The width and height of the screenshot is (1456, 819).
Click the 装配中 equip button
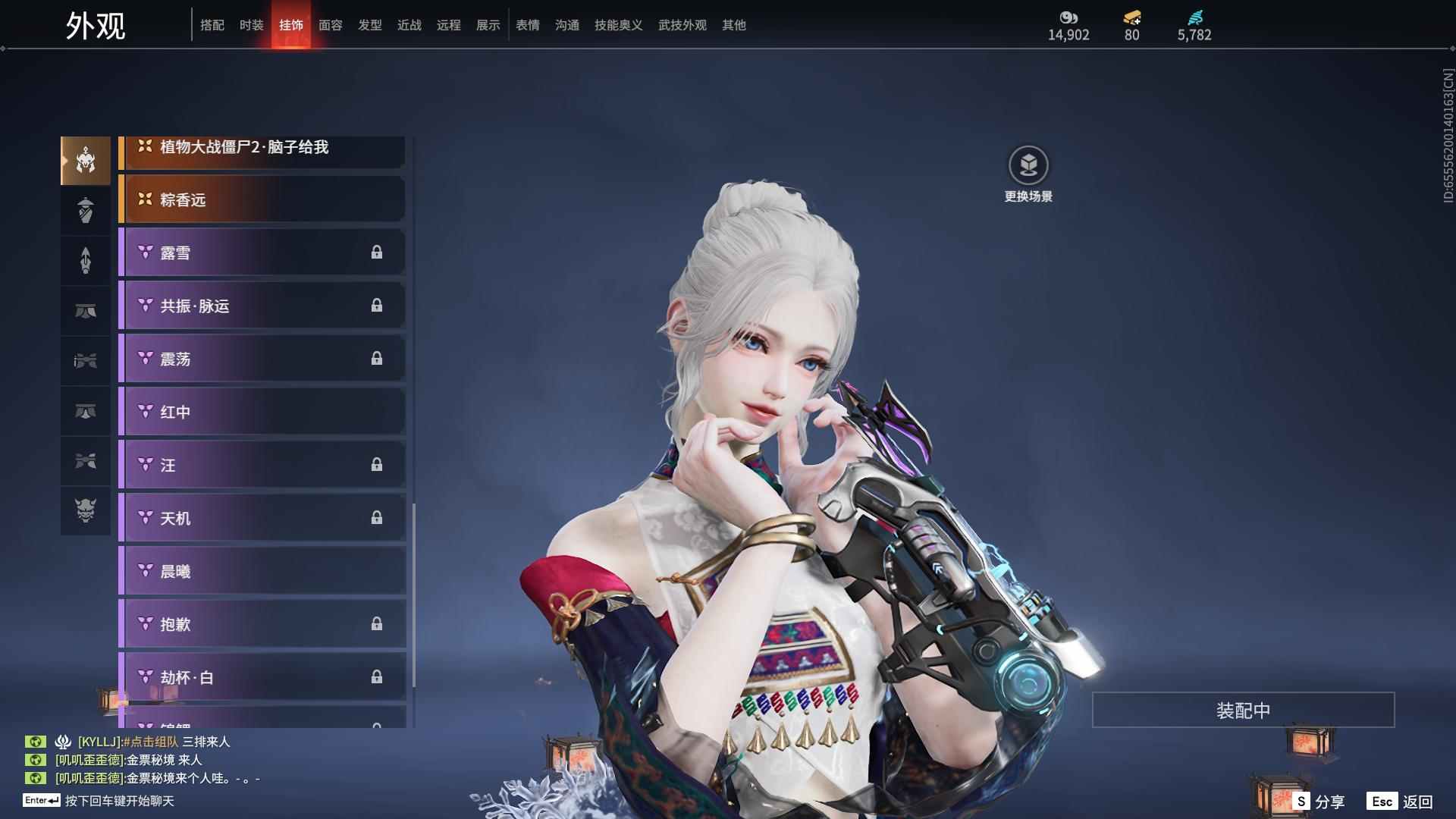coord(1243,710)
